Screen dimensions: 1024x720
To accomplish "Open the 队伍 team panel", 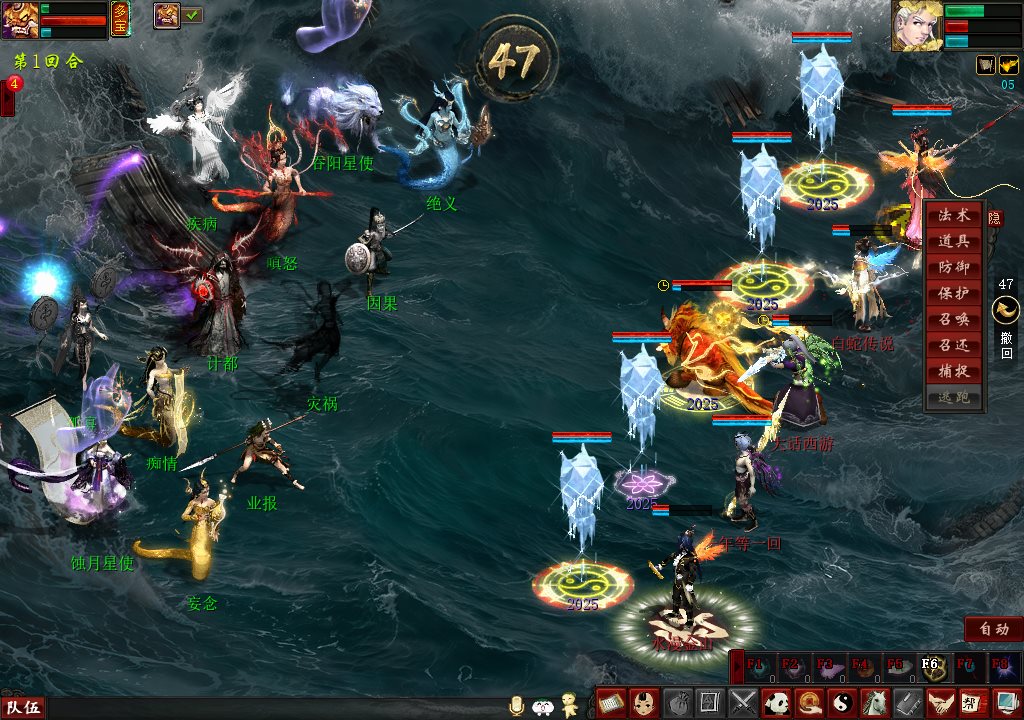I will point(22,708).
